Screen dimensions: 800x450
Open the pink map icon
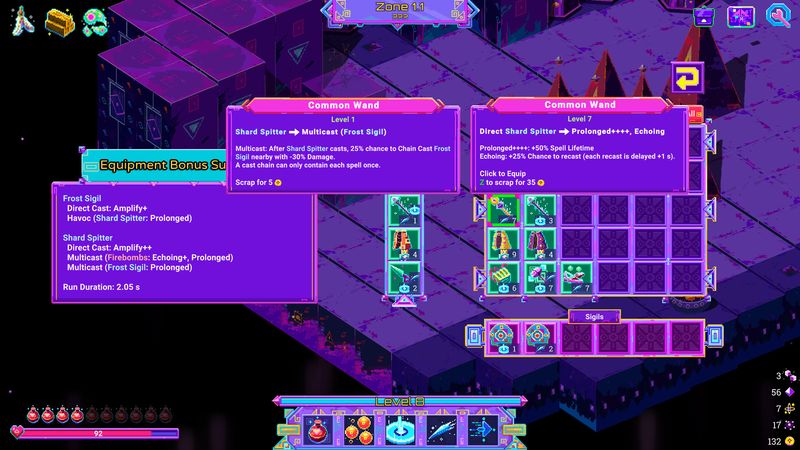click(x=741, y=16)
